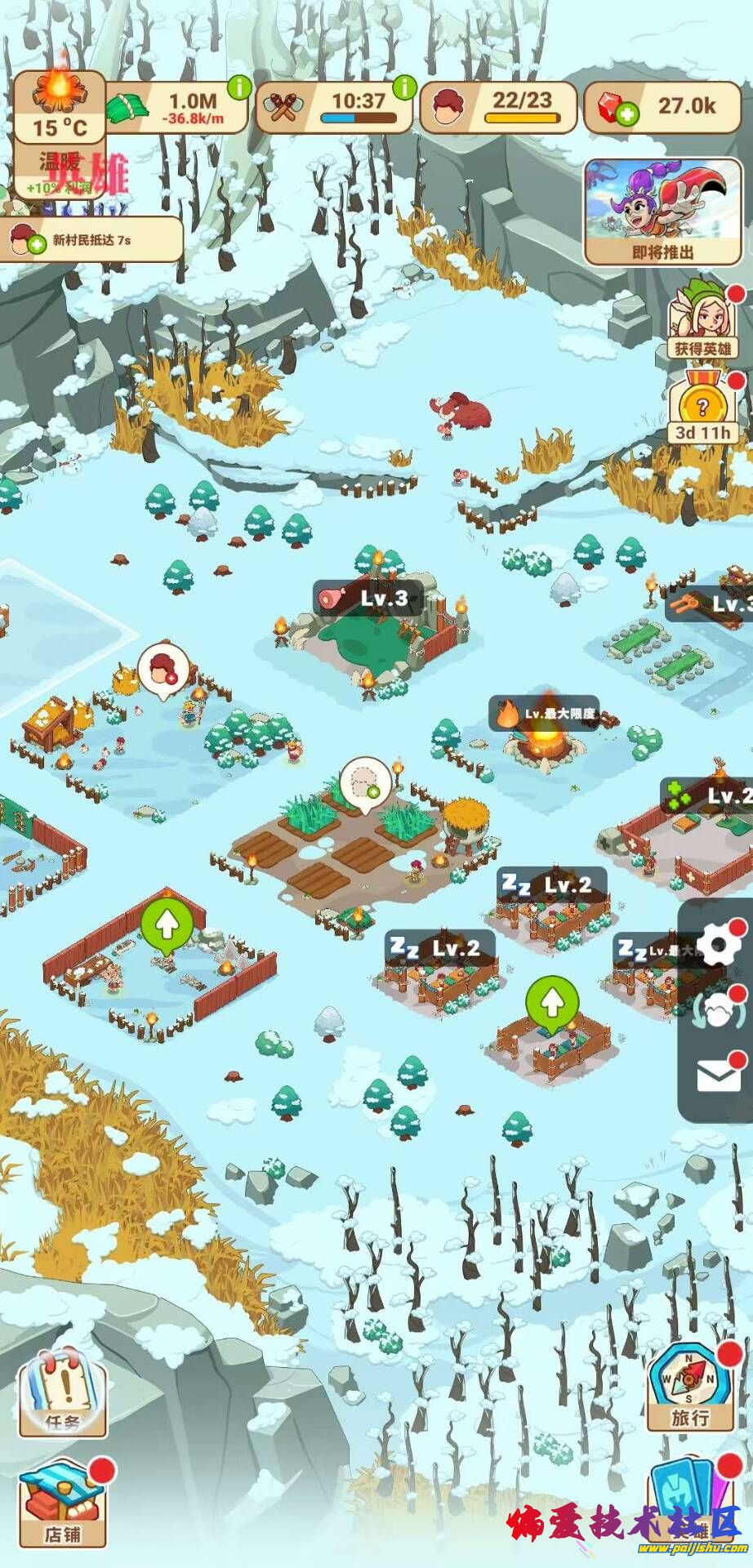The height and width of the screenshot is (1568, 753).
Task: Open the villager population counter
Action: 498,108
